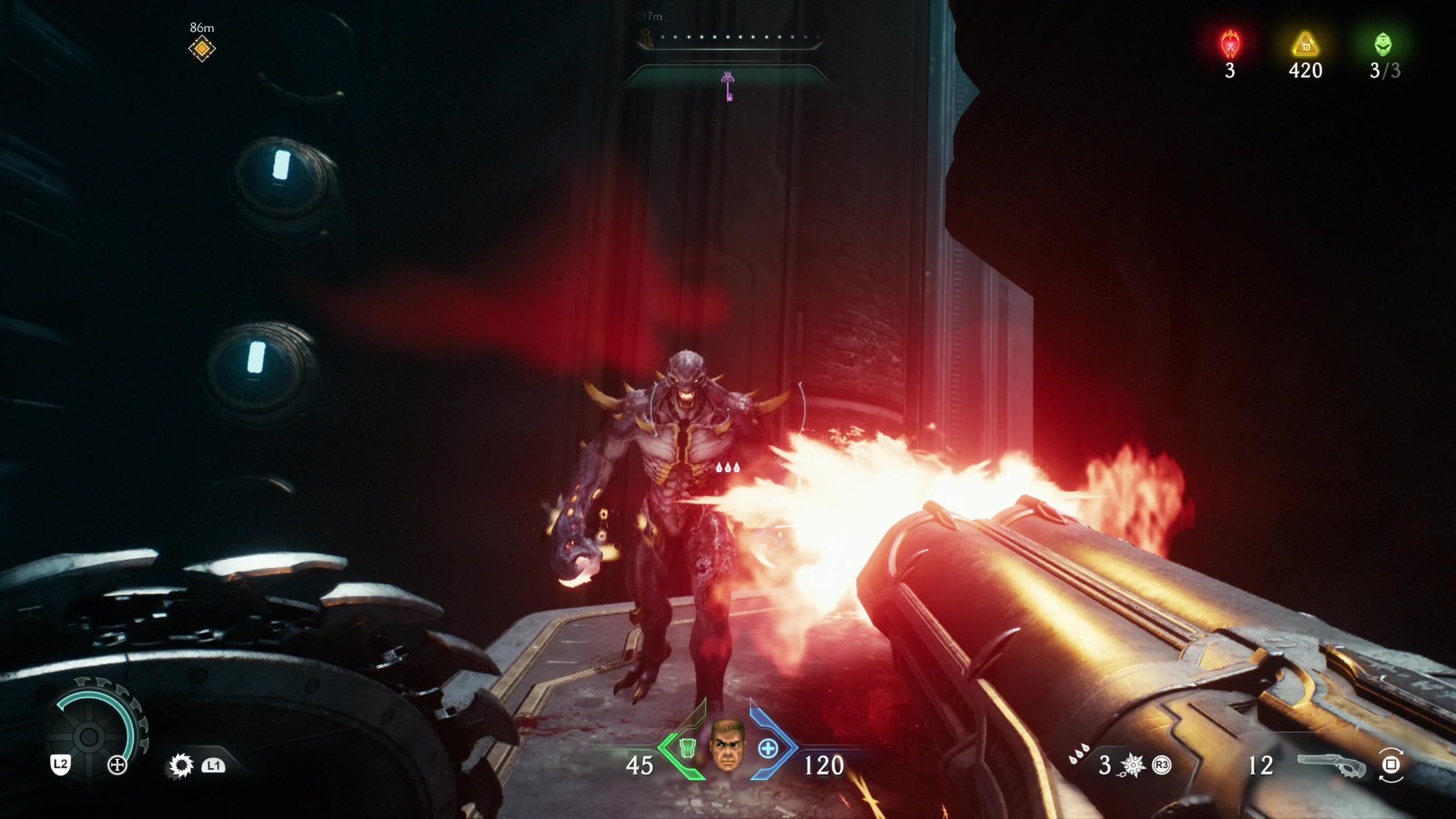Click the compass bar at top center
The width and height of the screenshot is (1456, 819).
728,39
